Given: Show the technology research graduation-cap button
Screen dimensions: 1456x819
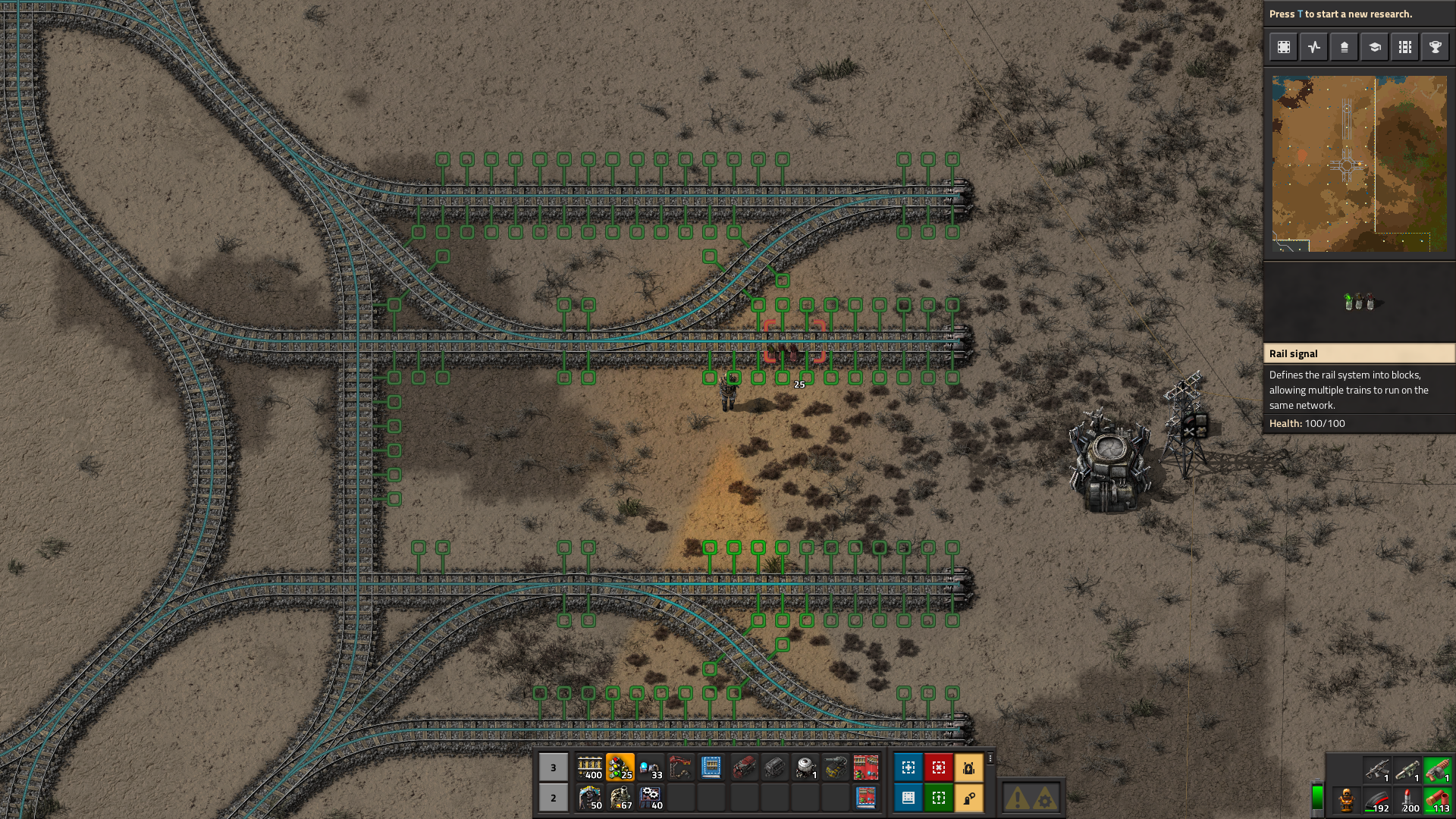Looking at the screenshot, I should (x=1374, y=47).
